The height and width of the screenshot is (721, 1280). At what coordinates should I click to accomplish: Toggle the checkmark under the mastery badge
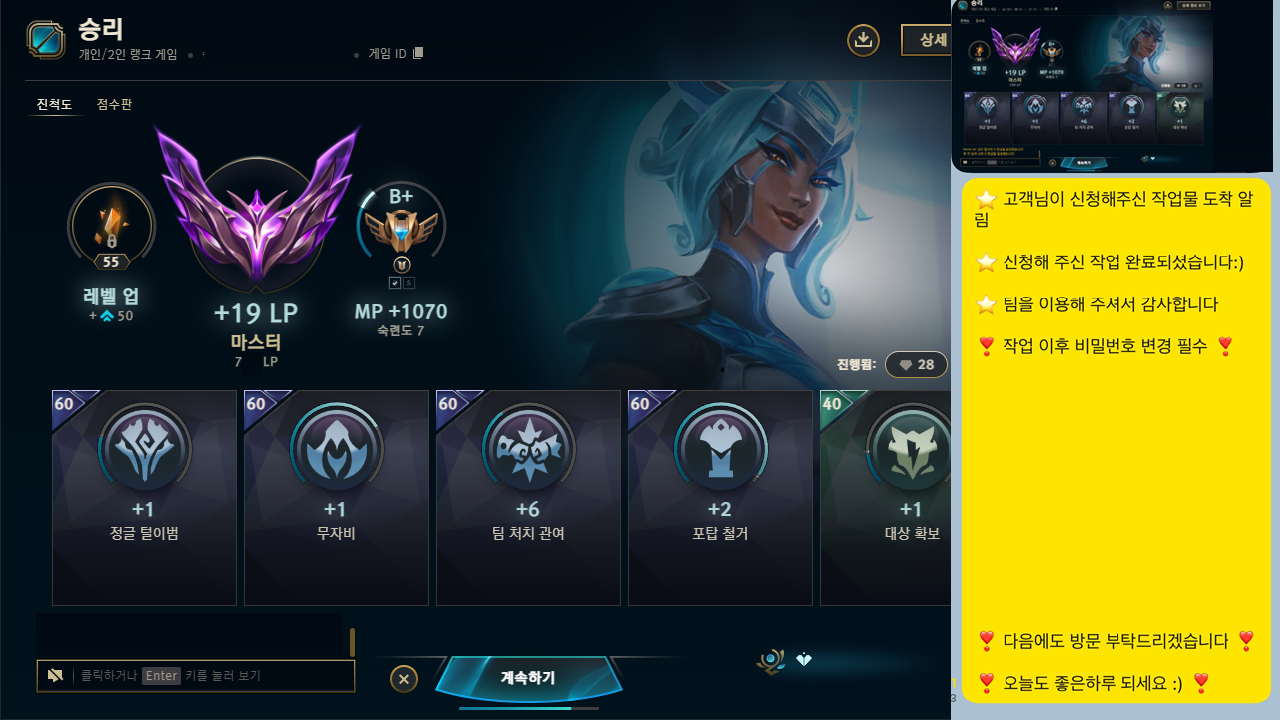[394, 282]
